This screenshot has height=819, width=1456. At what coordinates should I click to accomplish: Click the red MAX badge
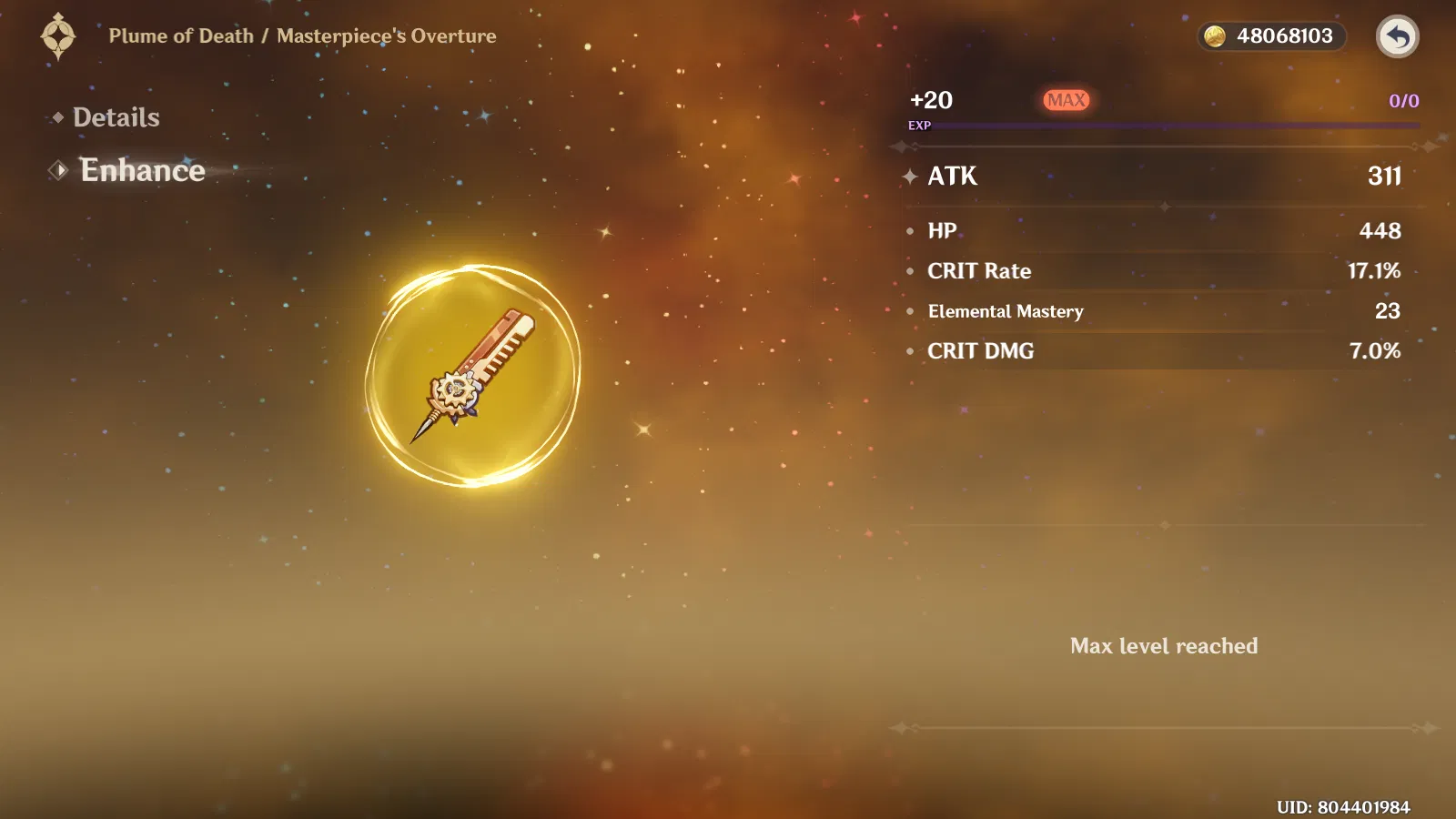(x=1067, y=100)
